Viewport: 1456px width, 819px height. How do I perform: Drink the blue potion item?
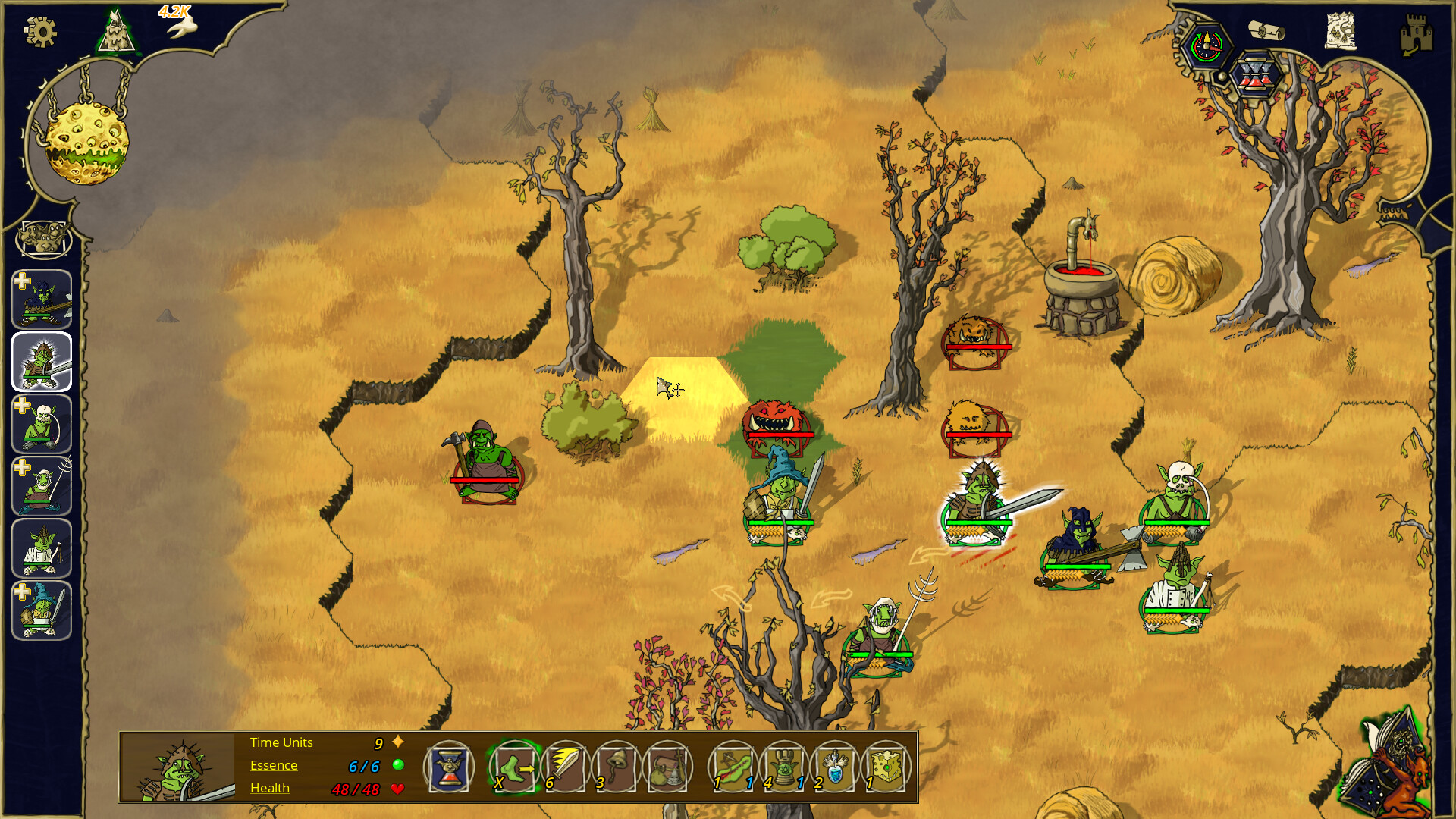[833, 767]
